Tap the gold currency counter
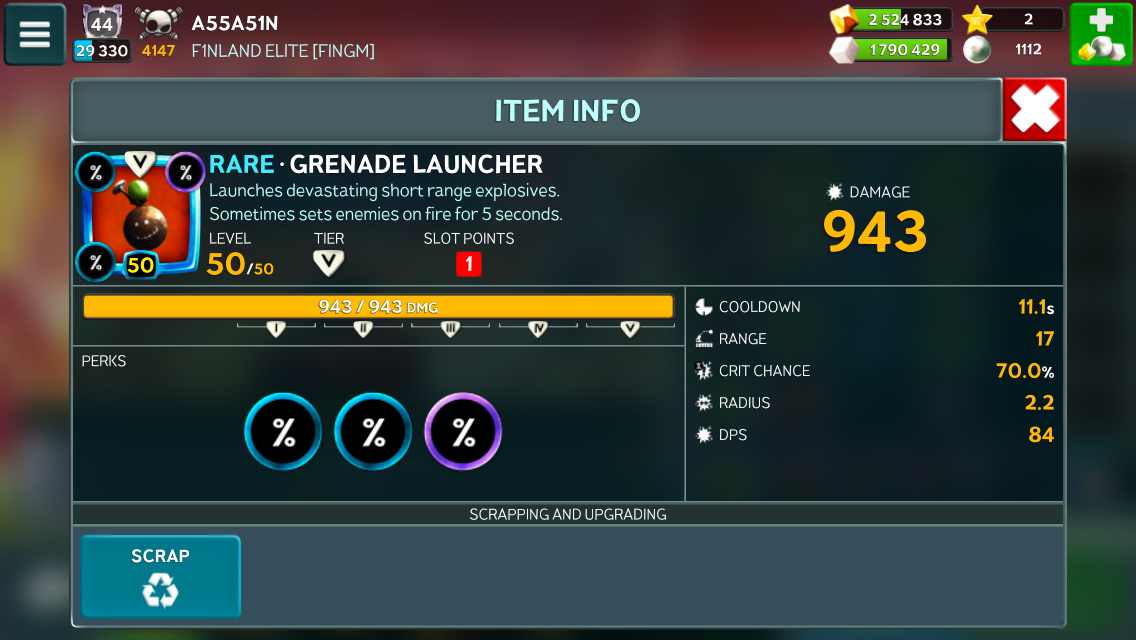The width and height of the screenshot is (1136, 640). coord(890,20)
